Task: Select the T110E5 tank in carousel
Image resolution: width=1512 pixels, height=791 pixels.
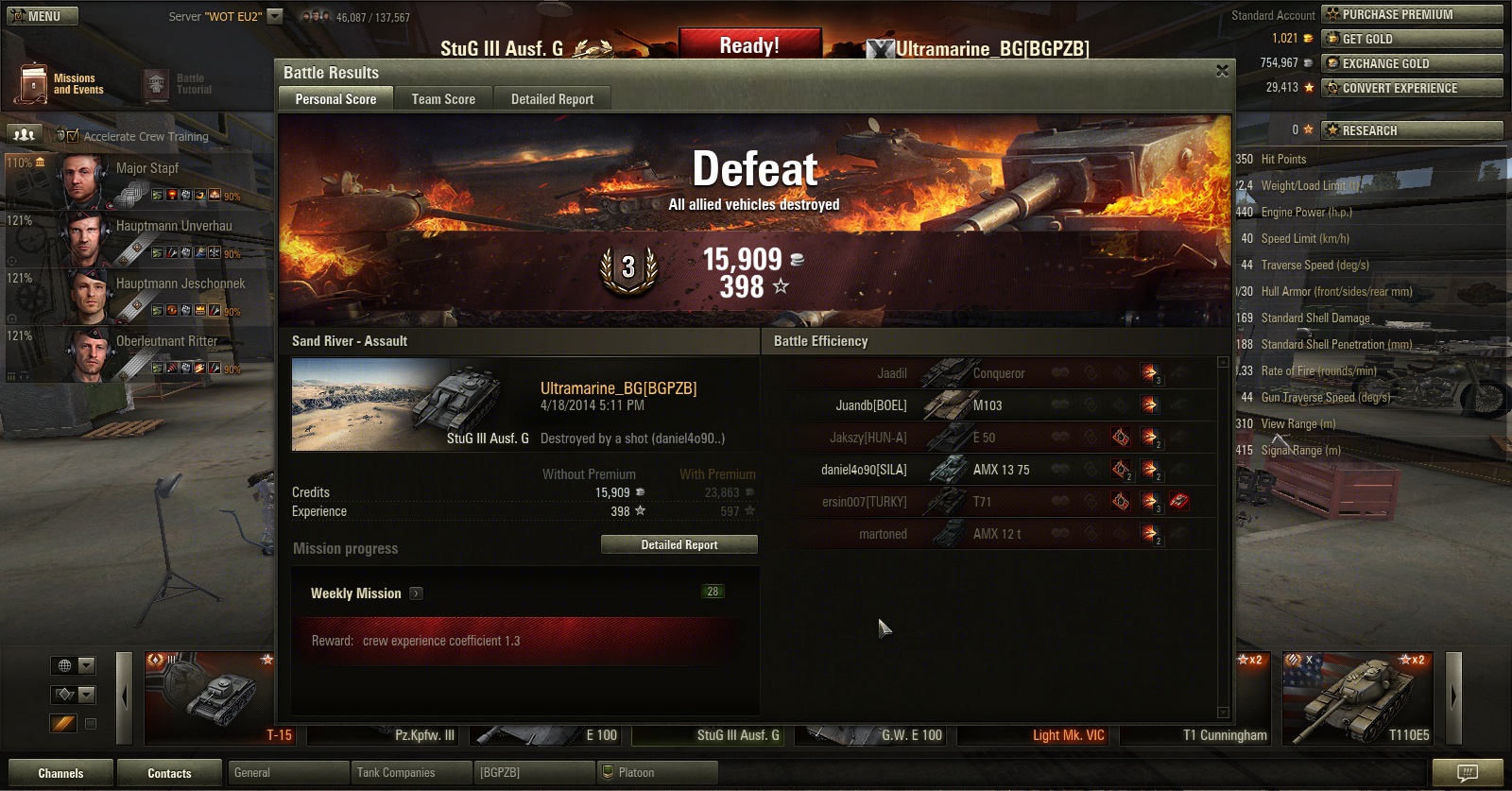Action: click(x=1358, y=697)
